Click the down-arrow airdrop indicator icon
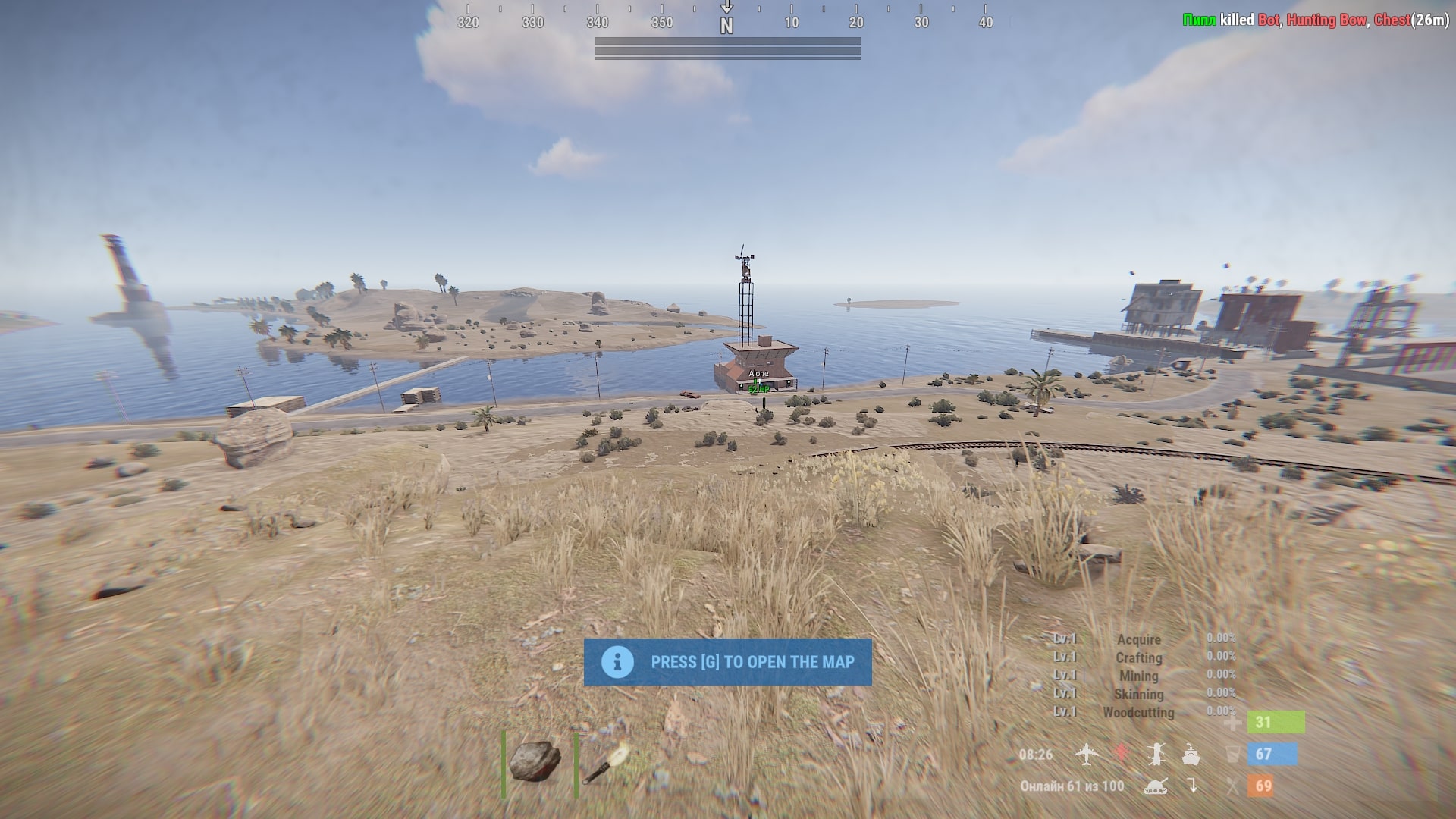Screen dimensions: 1456x819 [x=1194, y=785]
